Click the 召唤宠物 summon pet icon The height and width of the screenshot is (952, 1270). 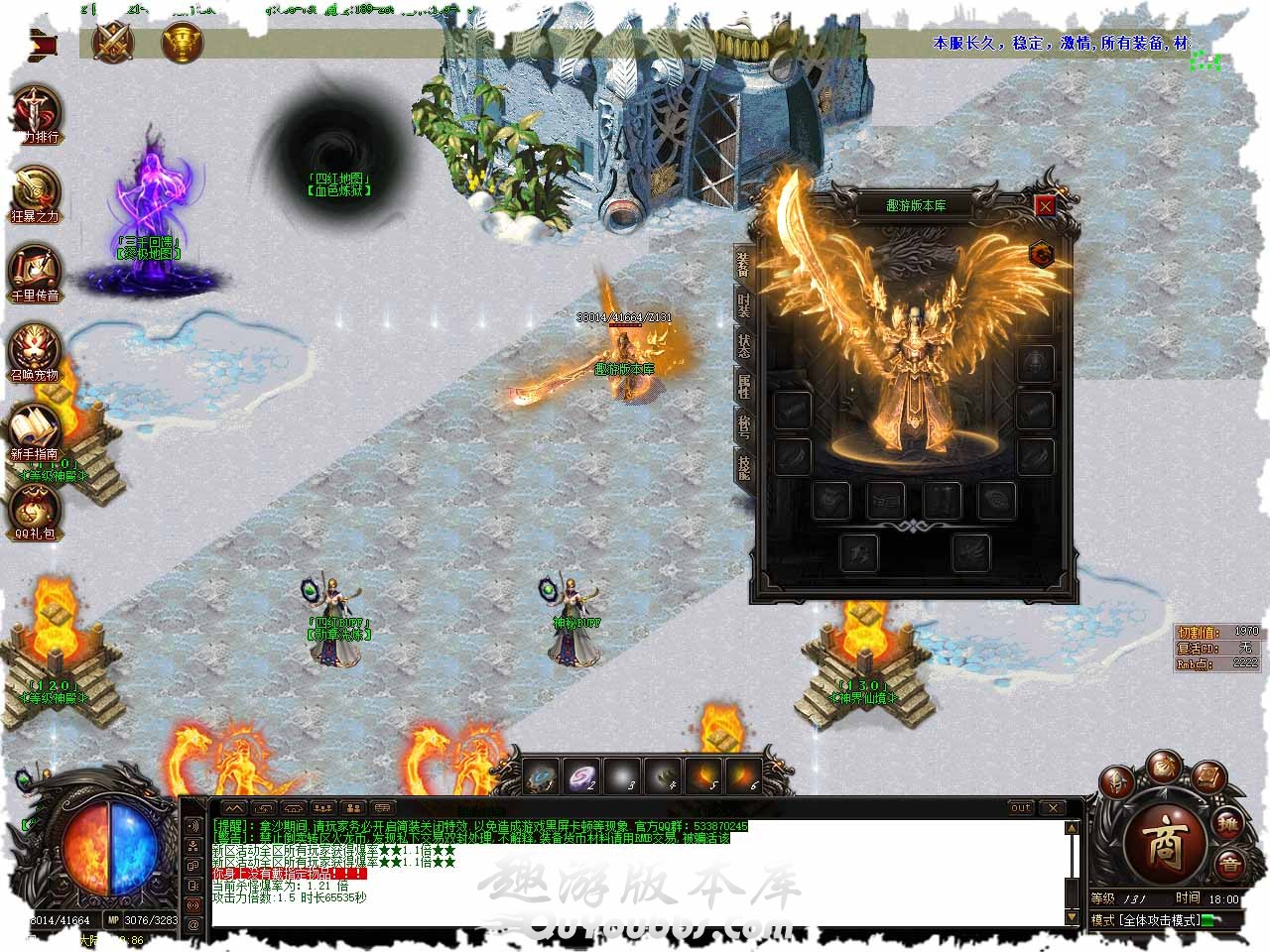(36, 349)
